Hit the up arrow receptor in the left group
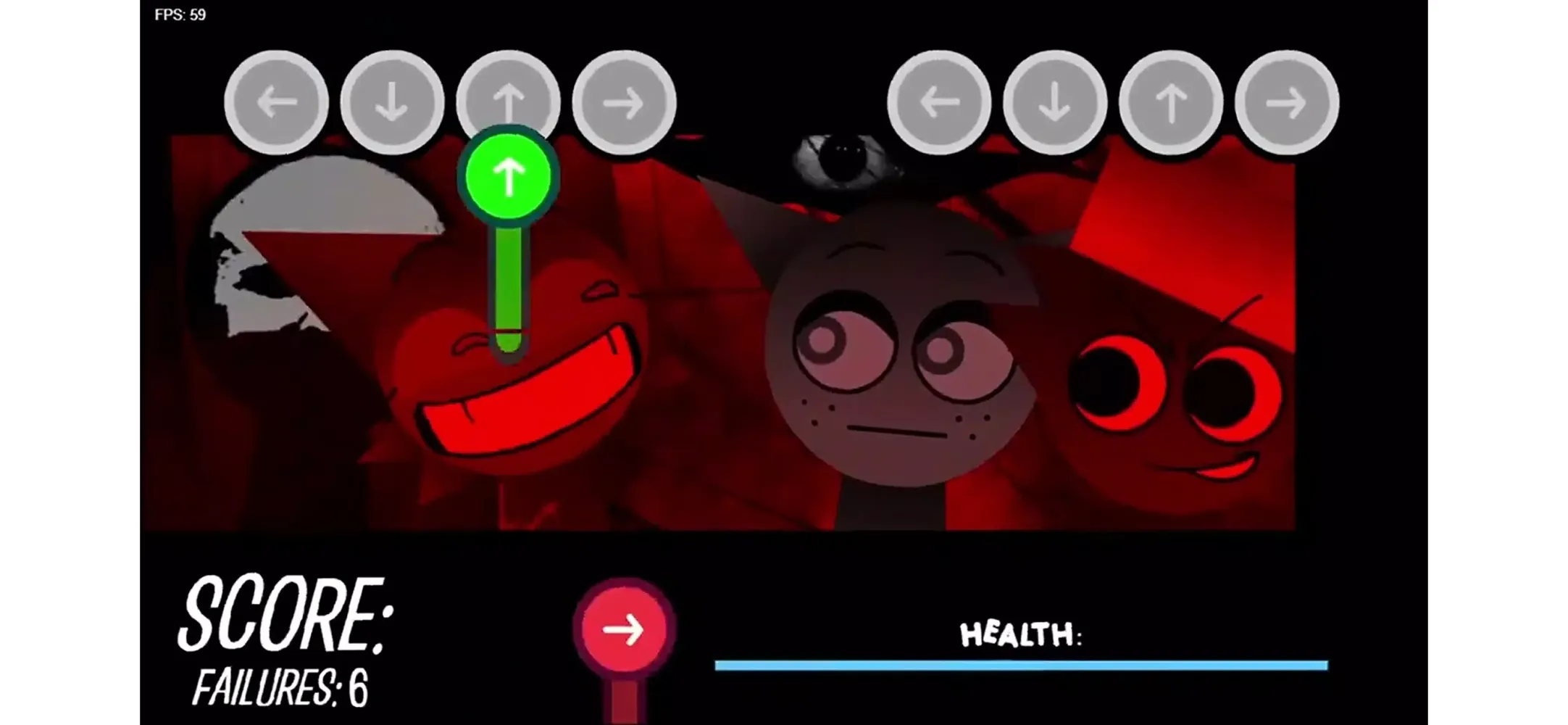 click(509, 101)
